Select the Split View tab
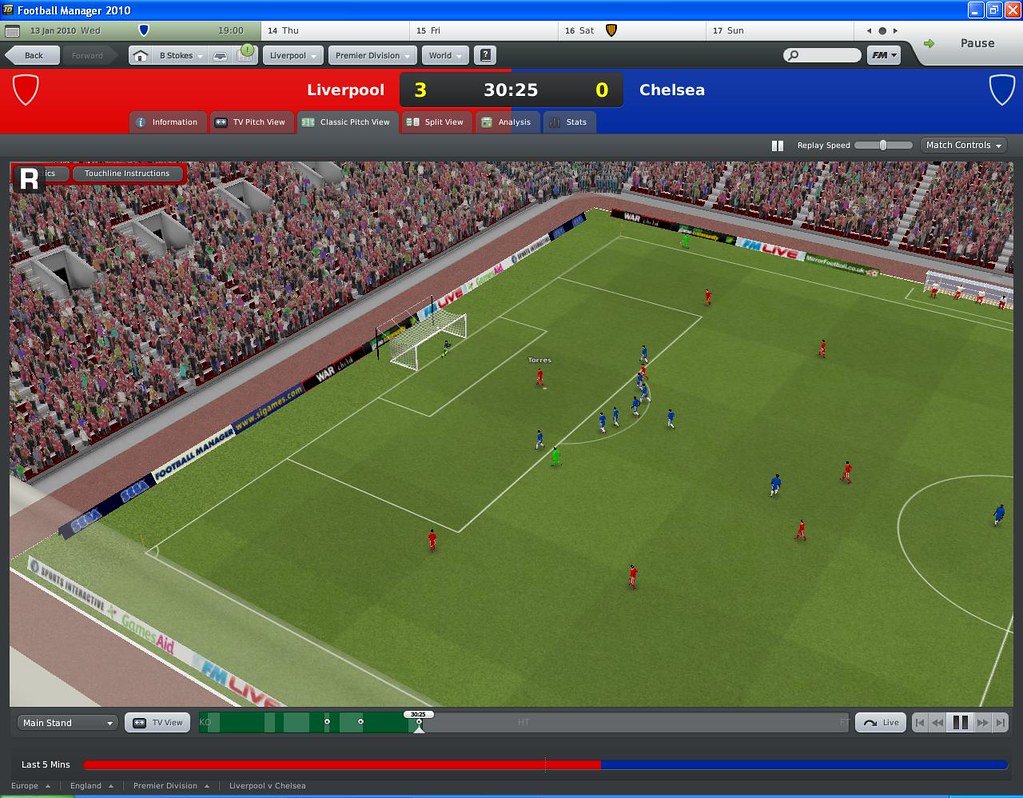Image resolution: width=1023 pixels, height=798 pixels. click(436, 122)
